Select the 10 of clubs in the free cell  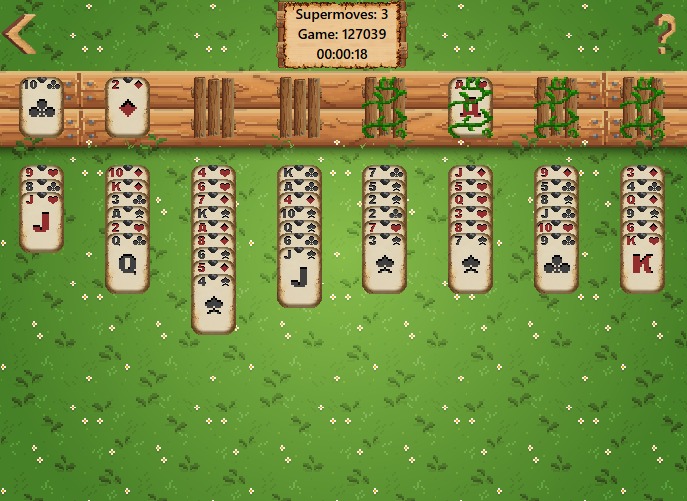[42, 105]
